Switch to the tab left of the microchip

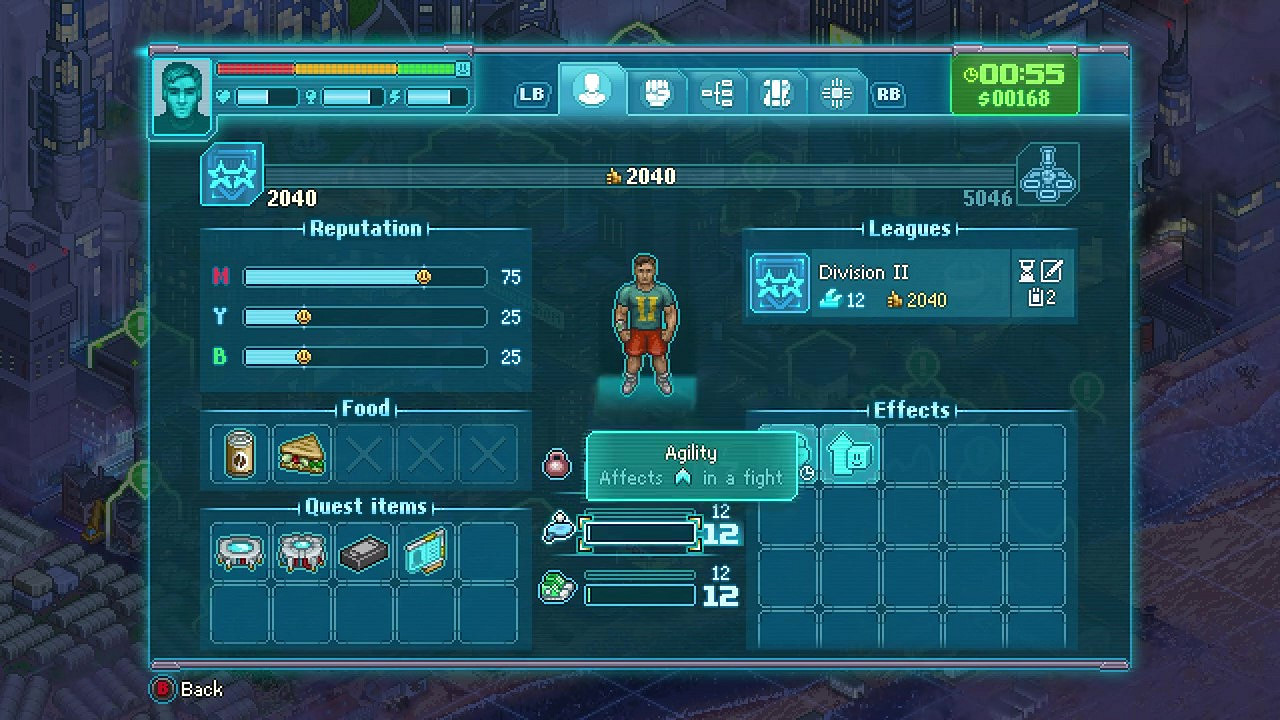tap(777, 94)
